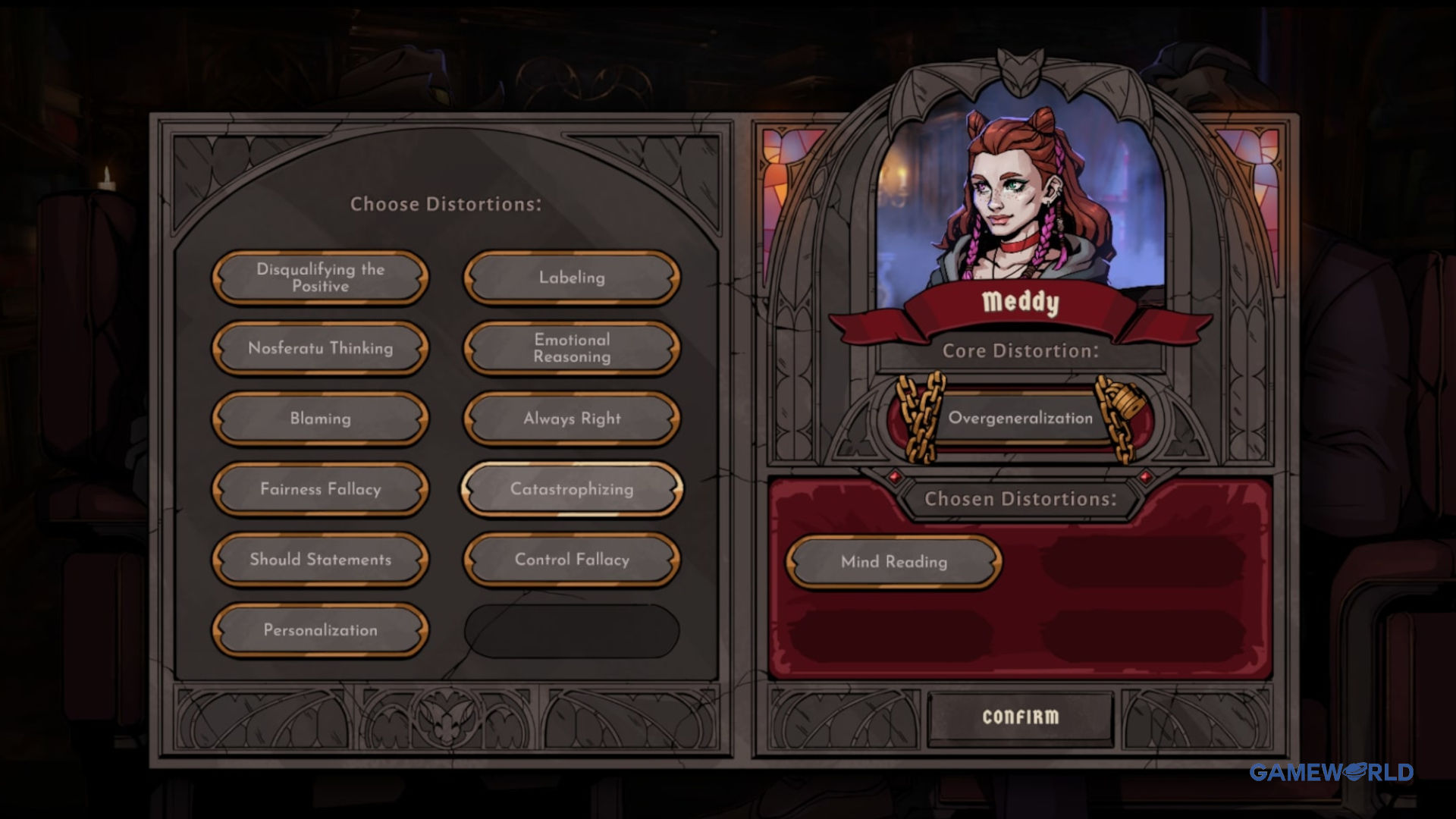Viewport: 1456px width, 819px height.
Task: Pick Nosferatu Thinking from the list
Action: pyautogui.click(x=320, y=348)
